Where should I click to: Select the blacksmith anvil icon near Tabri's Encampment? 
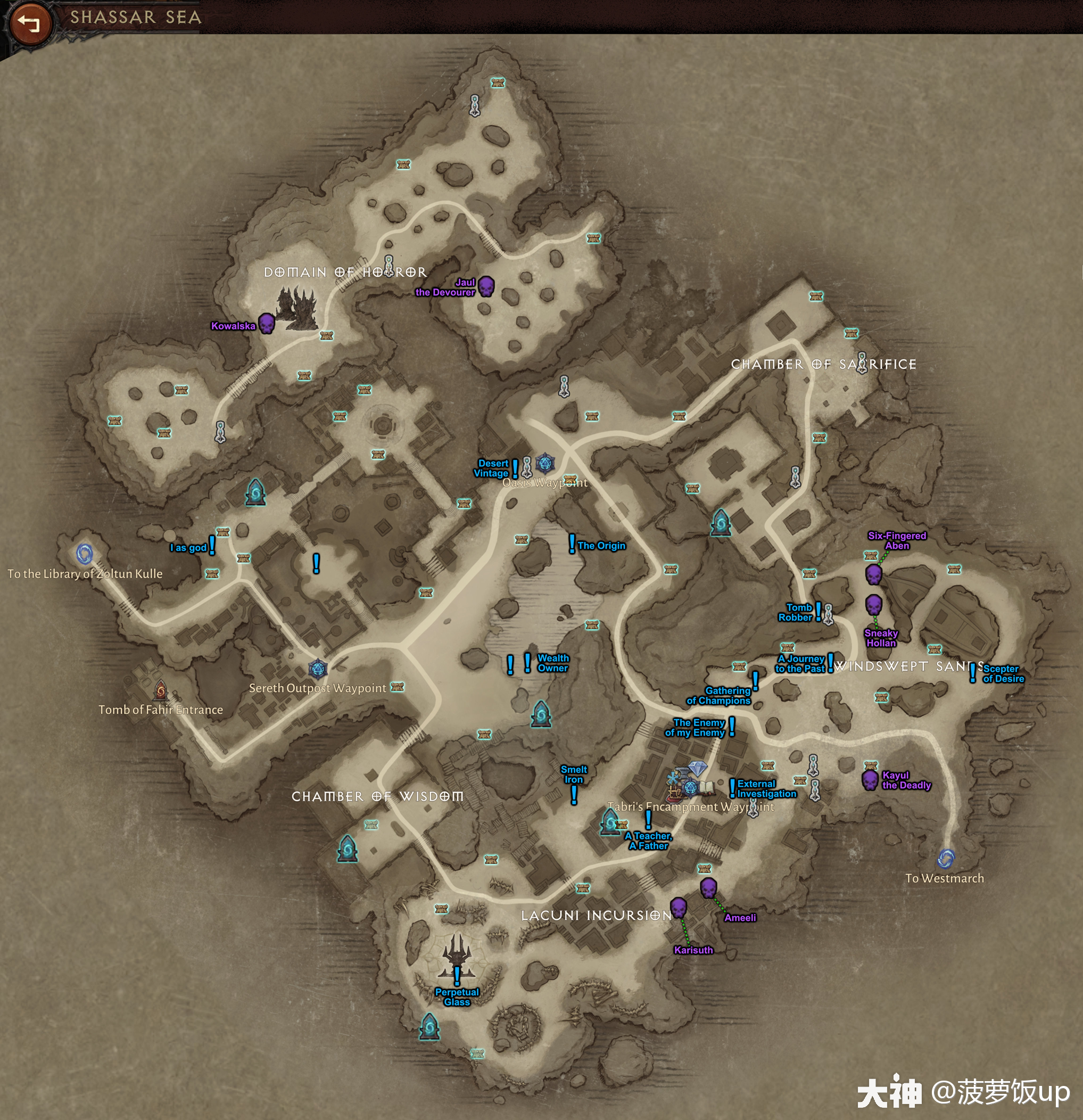pyautogui.click(x=683, y=772)
